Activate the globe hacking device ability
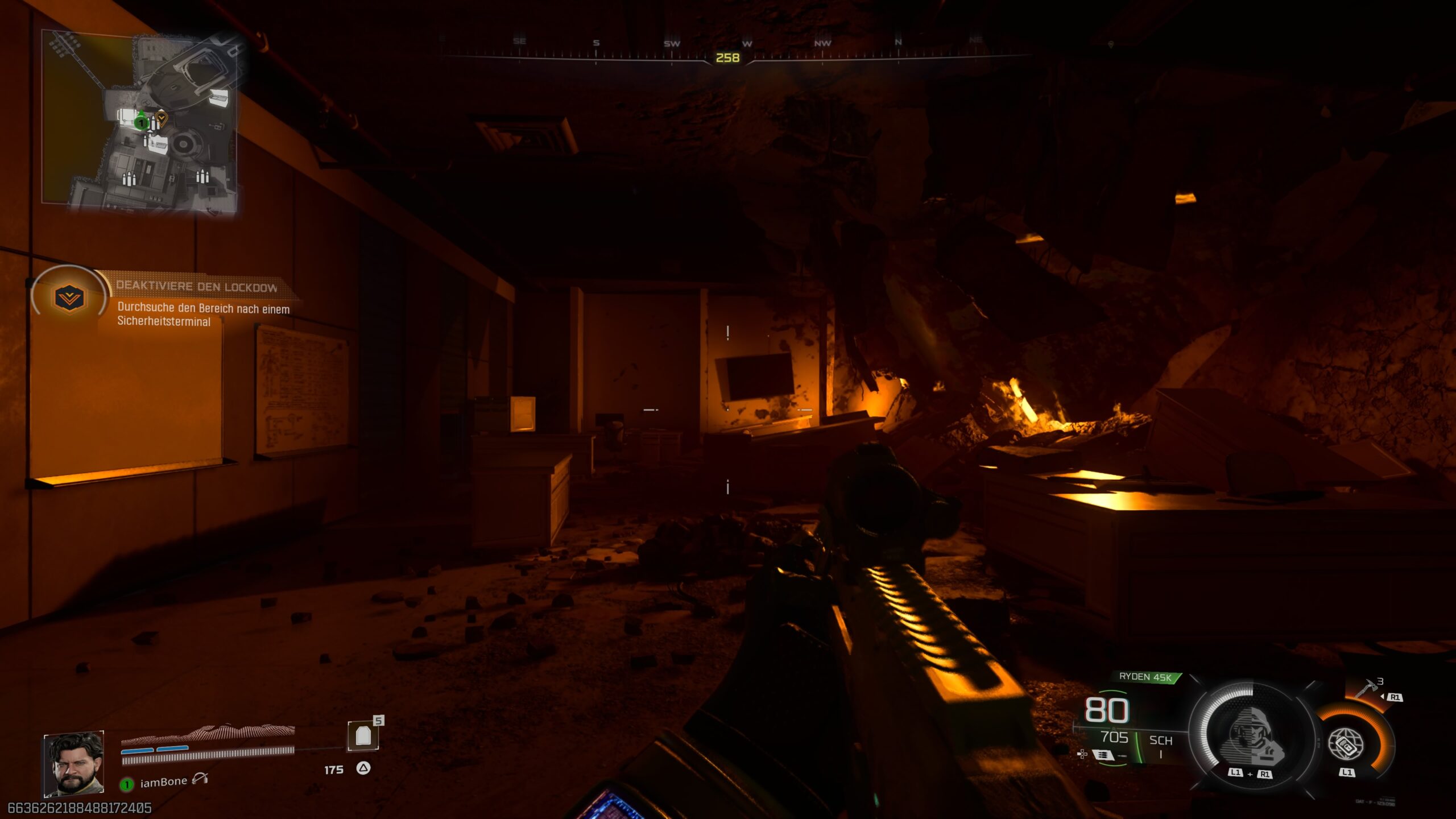Viewport: 1456px width, 819px height. click(x=1346, y=743)
